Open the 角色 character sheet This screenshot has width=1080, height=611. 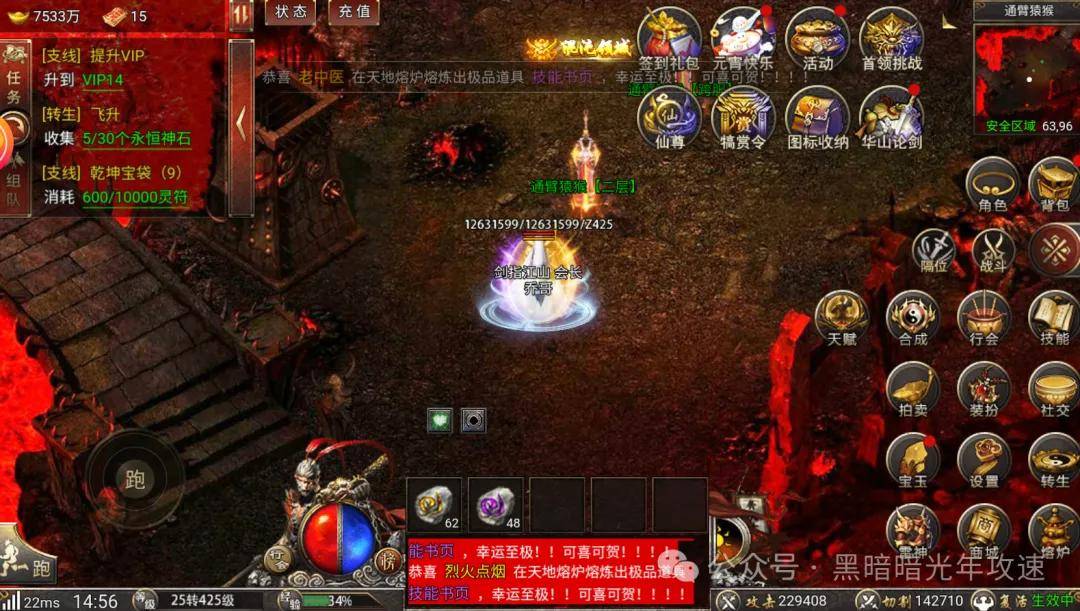[992, 184]
